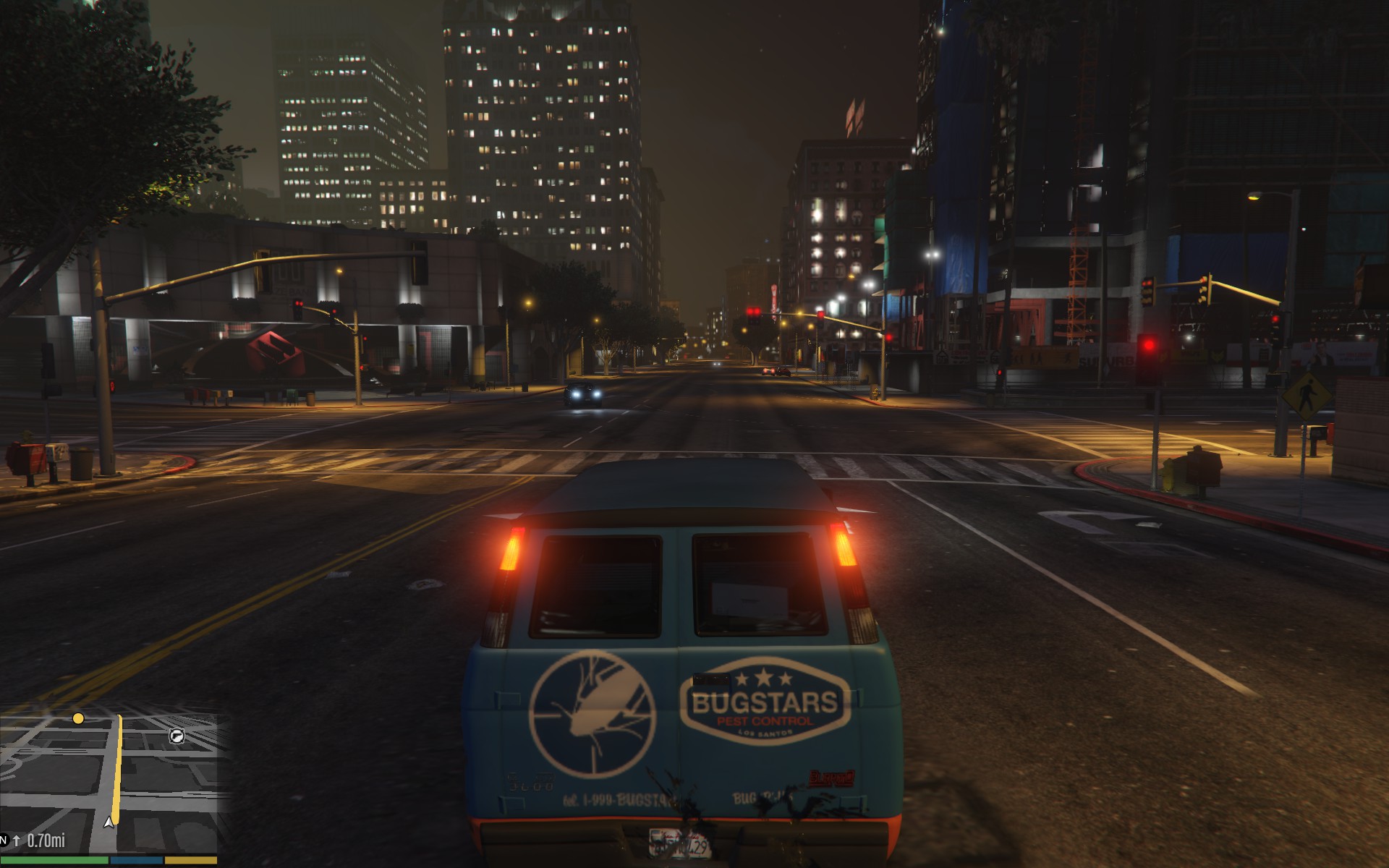This screenshot has width=1389, height=868.
Task: Click the white player arrow on the minimap
Action: pos(109,822)
